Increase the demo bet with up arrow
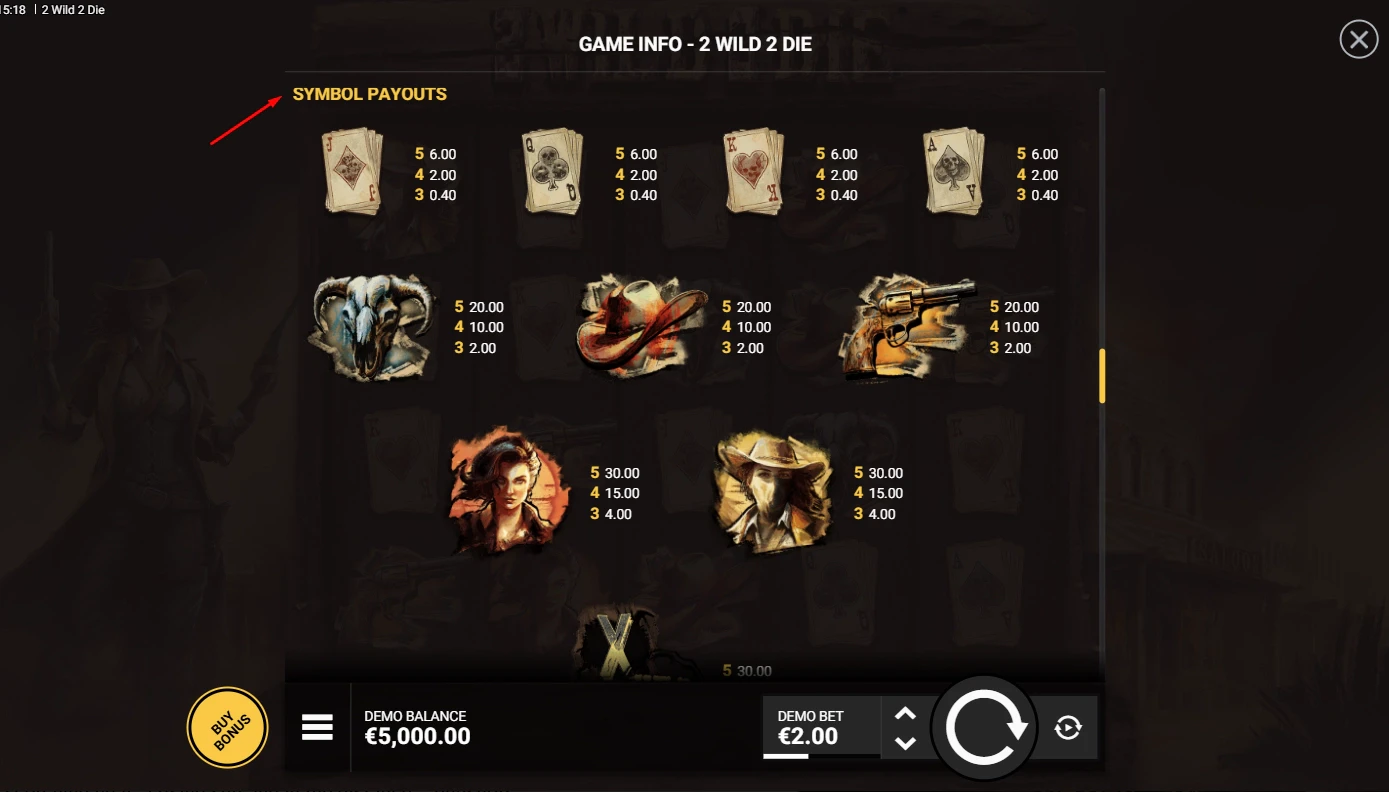Viewport: 1389px width, 792px height. coord(906,712)
